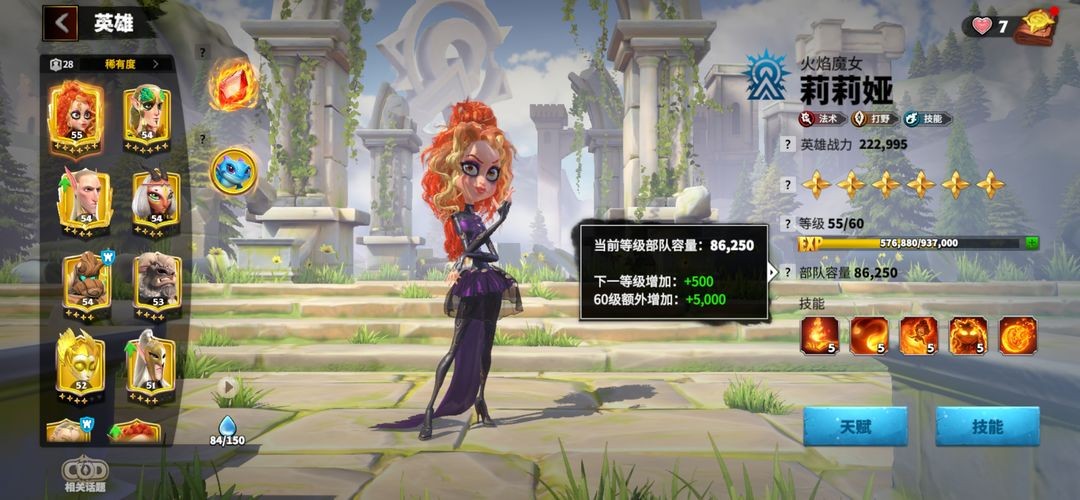Open the help icon beside 英雄战力
This screenshot has width=1080, height=500.
click(x=786, y=144)
